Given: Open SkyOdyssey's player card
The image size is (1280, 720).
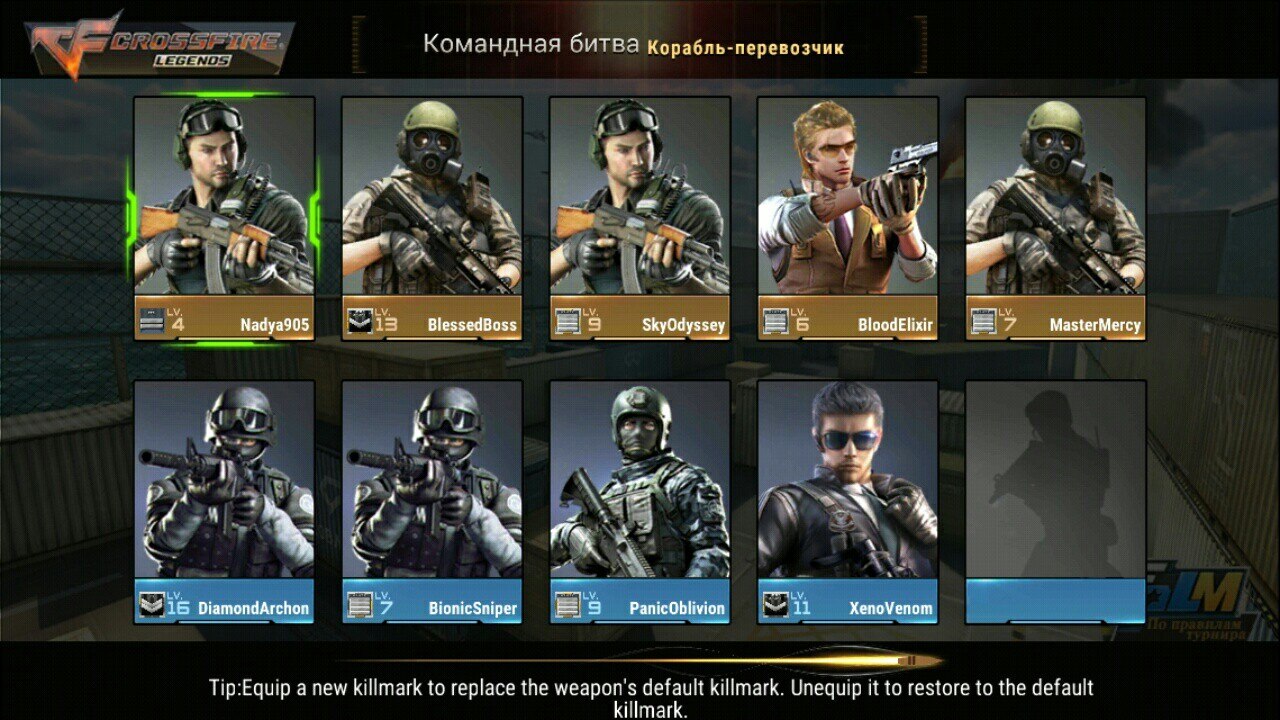Looking at the screenshot, I should (x=640, y=218).
